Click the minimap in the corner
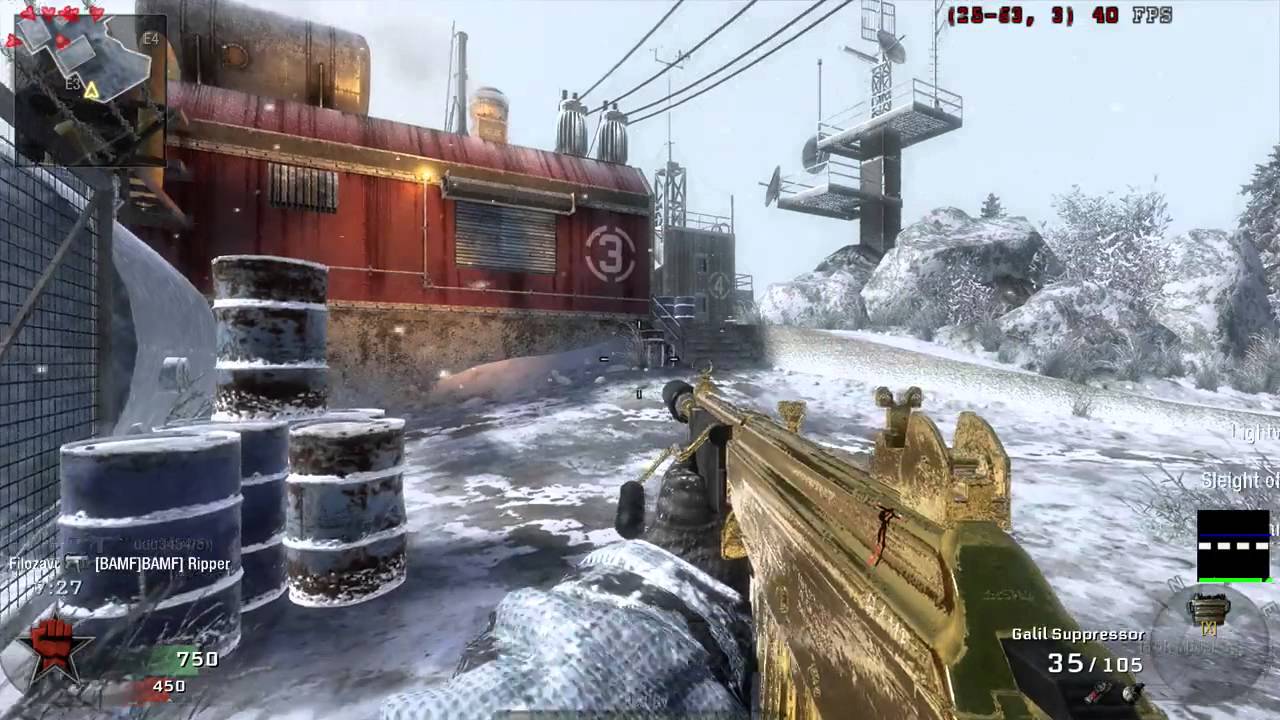Image resolution: width=1280 pixels, height=720 pixels. pyautogui.click(x=88, y=84)
